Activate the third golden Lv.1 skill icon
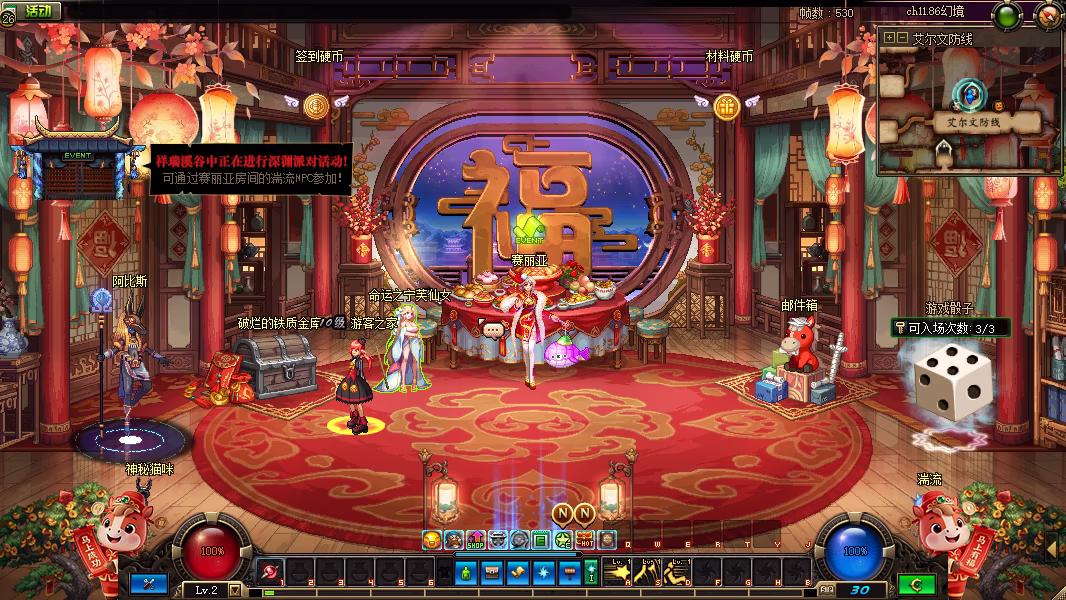 677,571
